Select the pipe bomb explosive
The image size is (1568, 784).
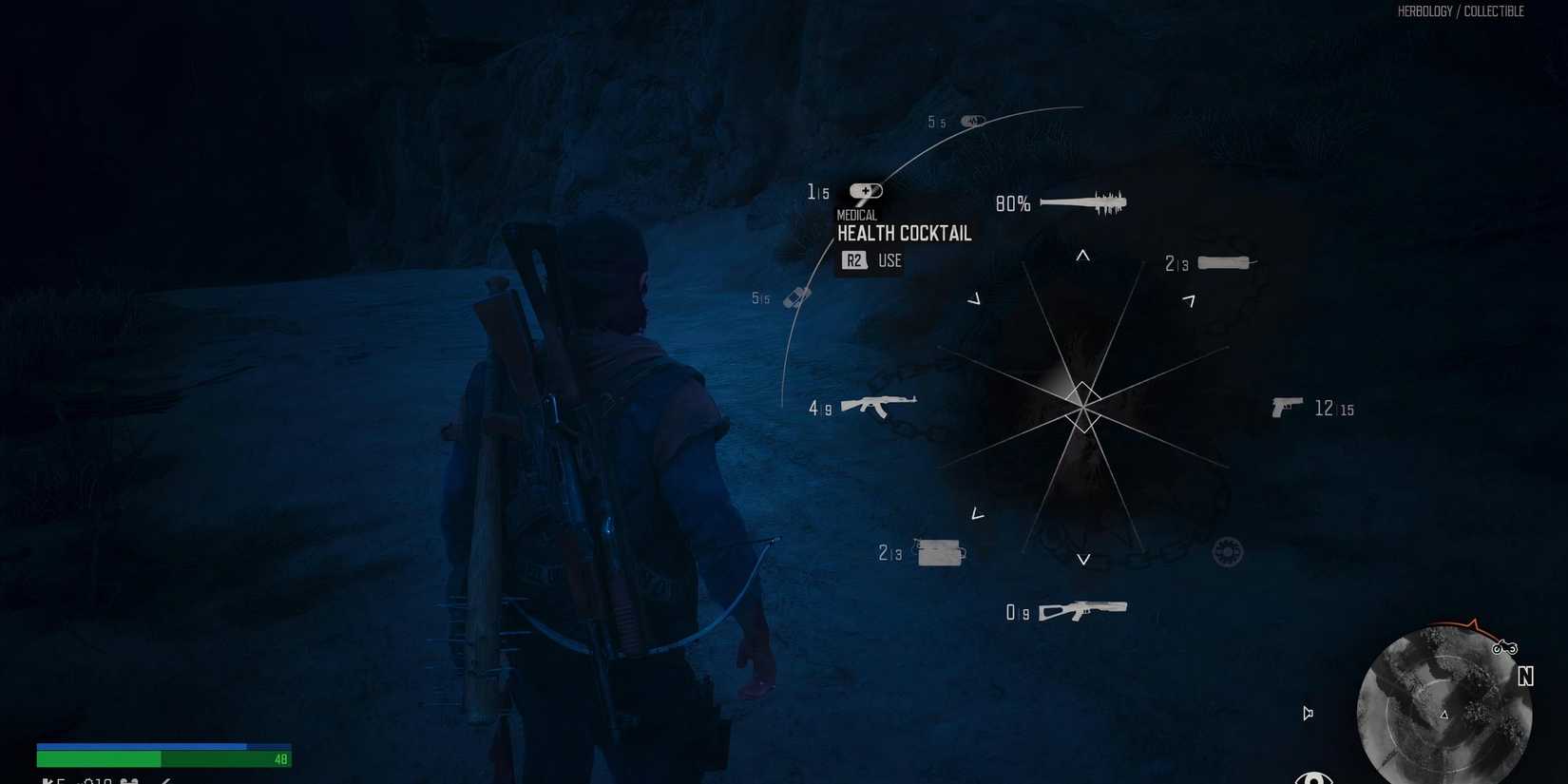tap(1224, 262)
